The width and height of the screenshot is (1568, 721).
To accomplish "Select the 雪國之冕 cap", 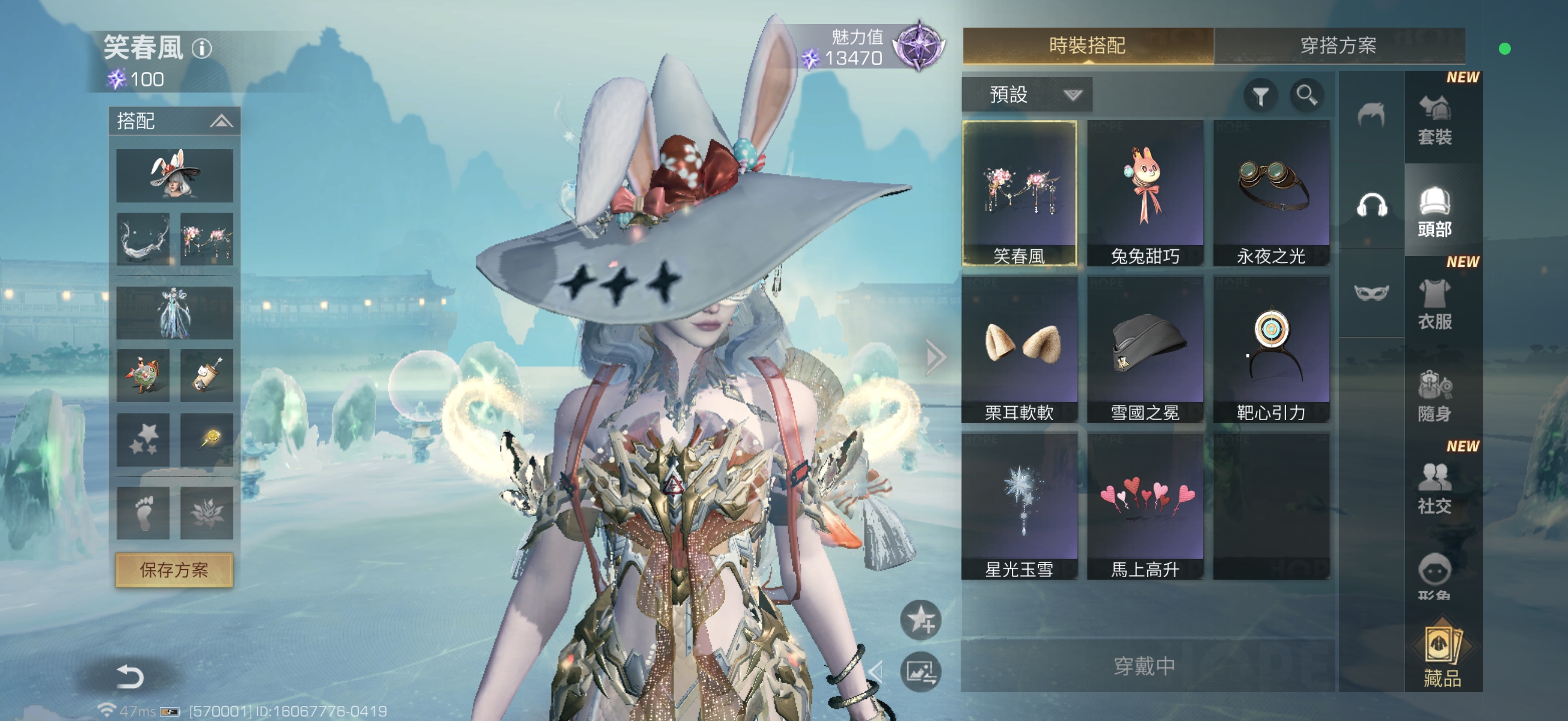I will pyautogui.click(x=1144, y=349).
